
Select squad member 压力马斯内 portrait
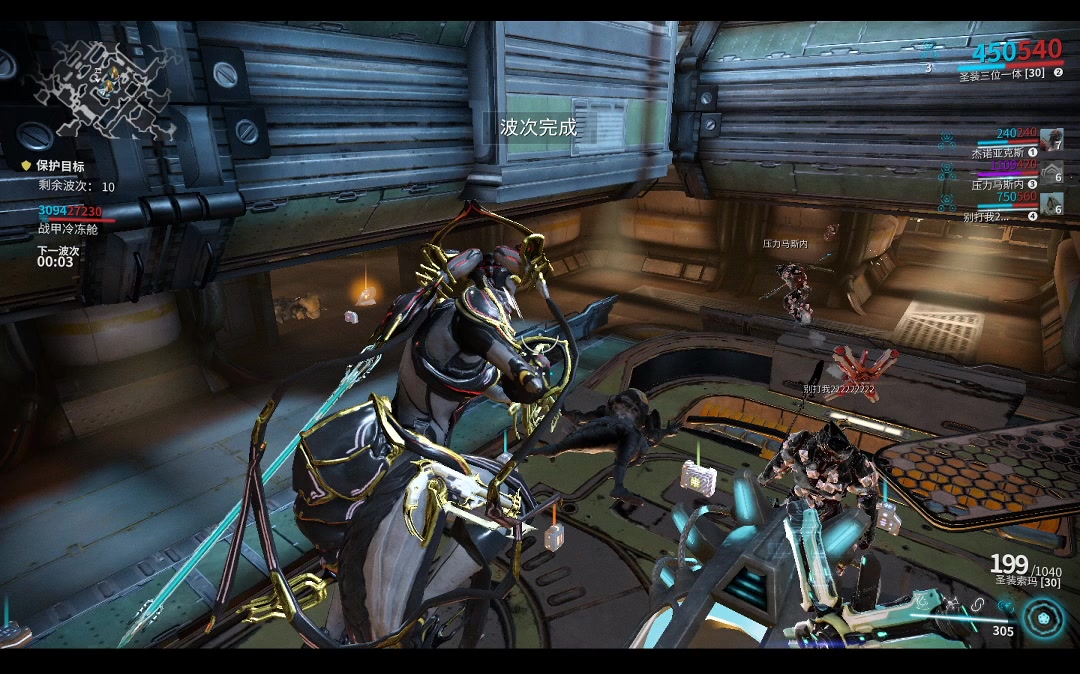point(1051,171)
